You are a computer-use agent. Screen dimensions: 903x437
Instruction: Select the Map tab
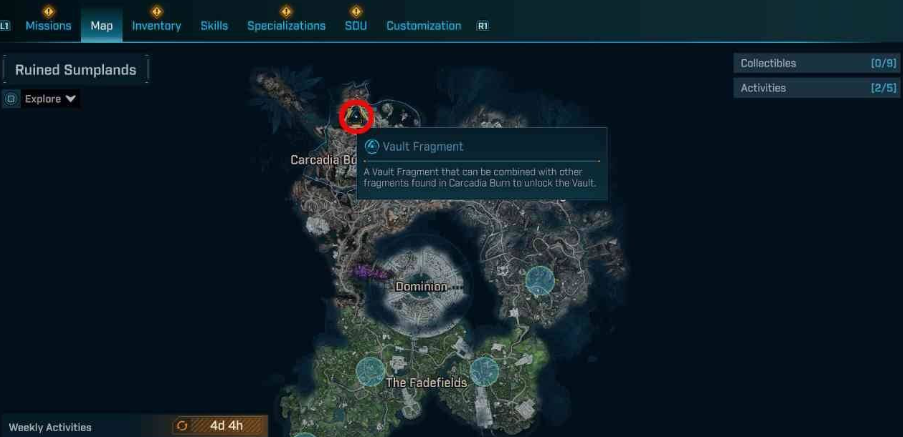point(101,26)
